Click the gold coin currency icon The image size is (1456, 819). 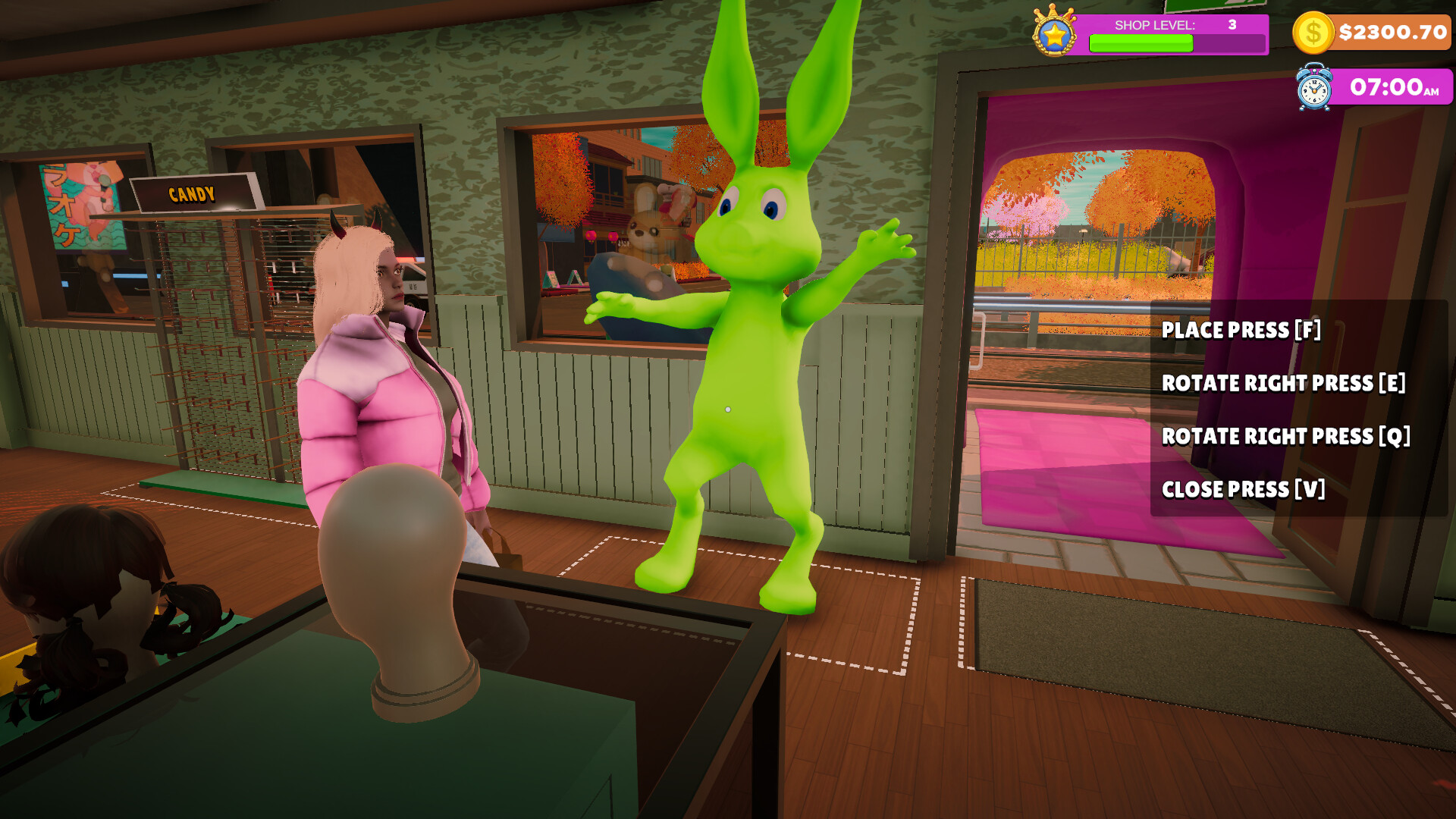(1314, 33)
